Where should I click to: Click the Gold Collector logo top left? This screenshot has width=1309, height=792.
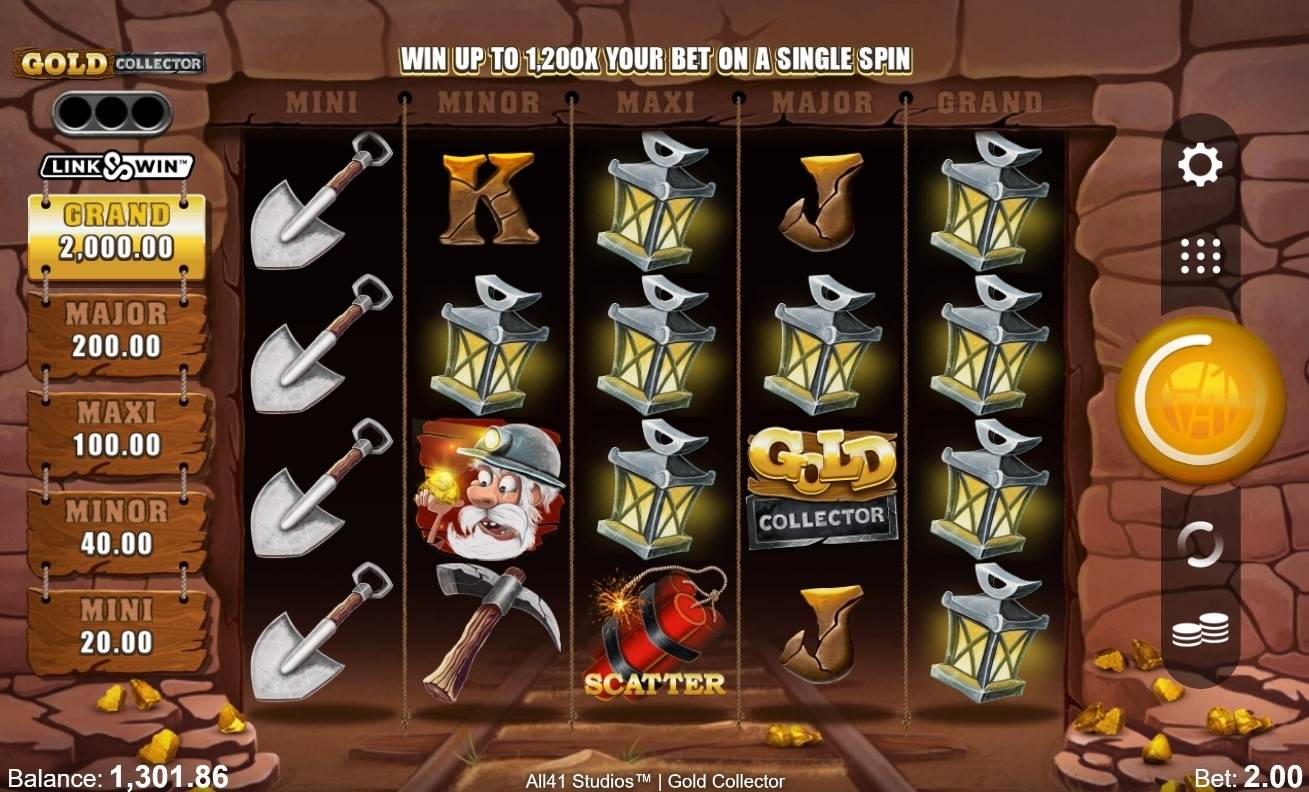pyautogui.click(x=106, y=62)
